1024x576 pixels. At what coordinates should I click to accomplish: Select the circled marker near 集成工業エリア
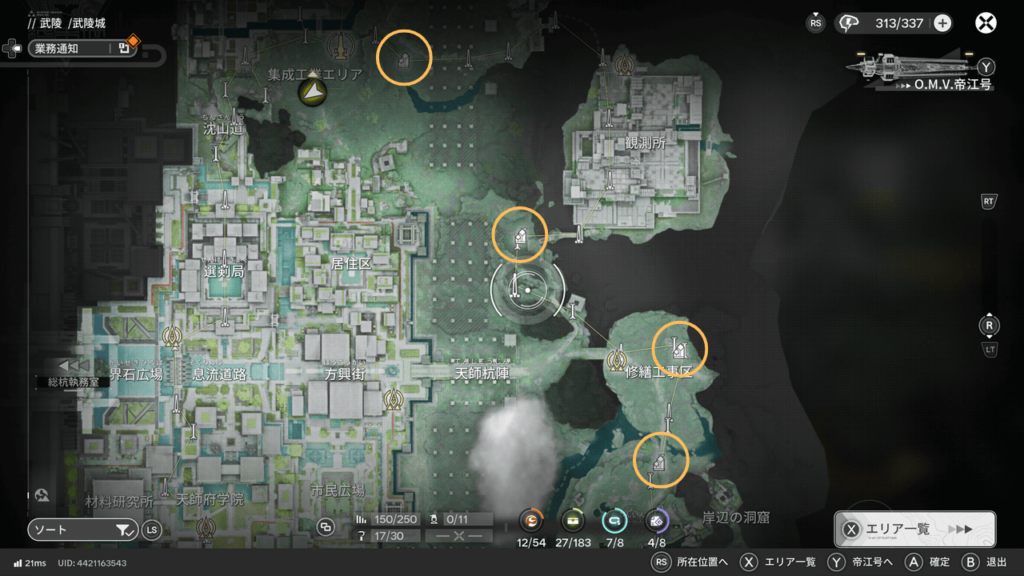tap(403, 60)
